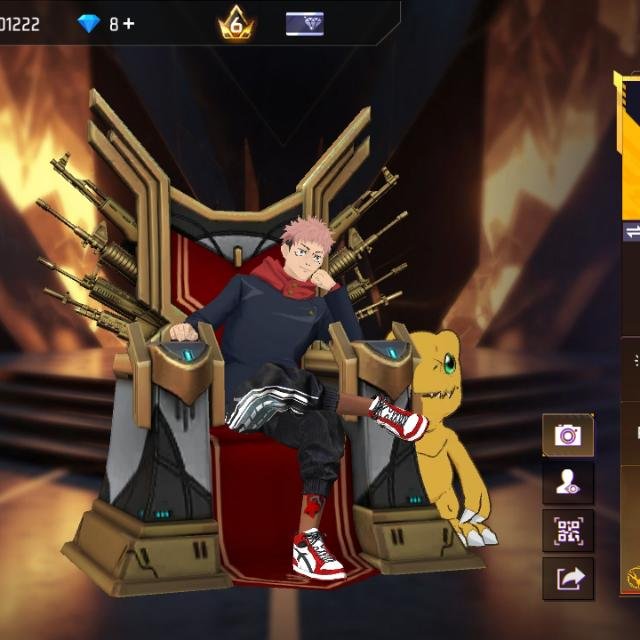This screenshot has height=640, width=640.
Task: Share the profile with the arrow button
Action: coord(568,578)
